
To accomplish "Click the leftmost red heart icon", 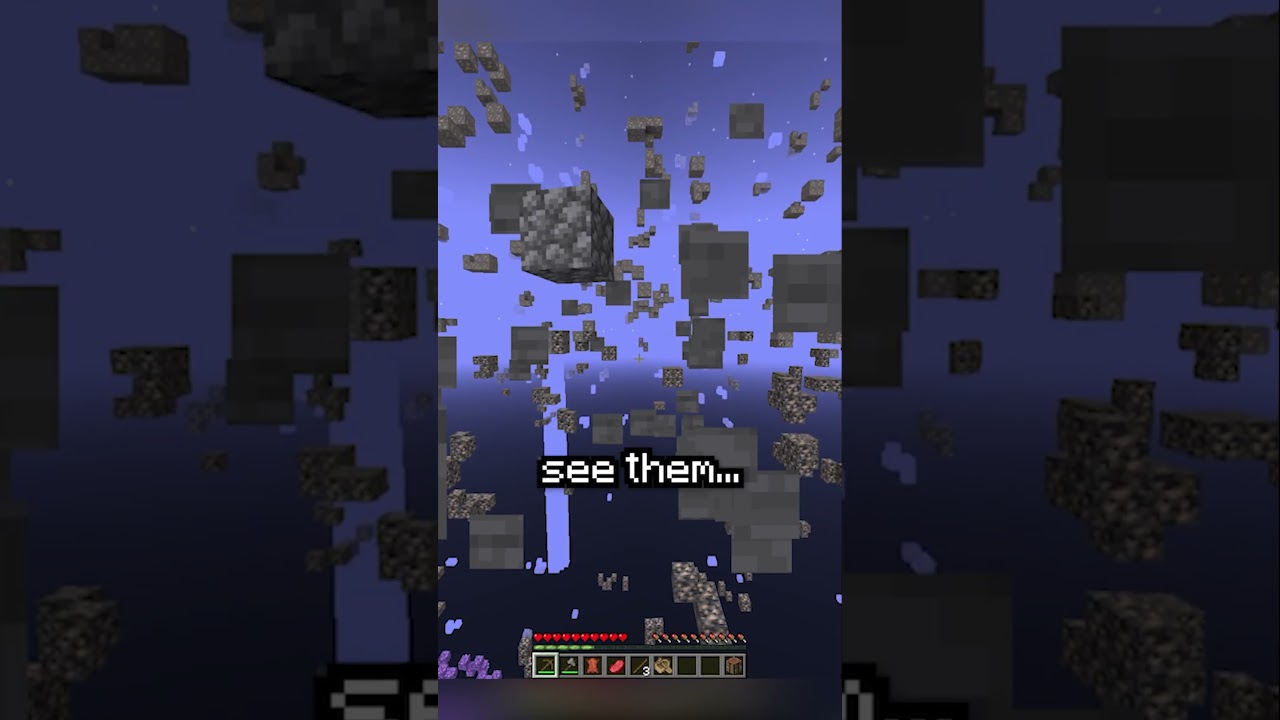I will (537, 637).
